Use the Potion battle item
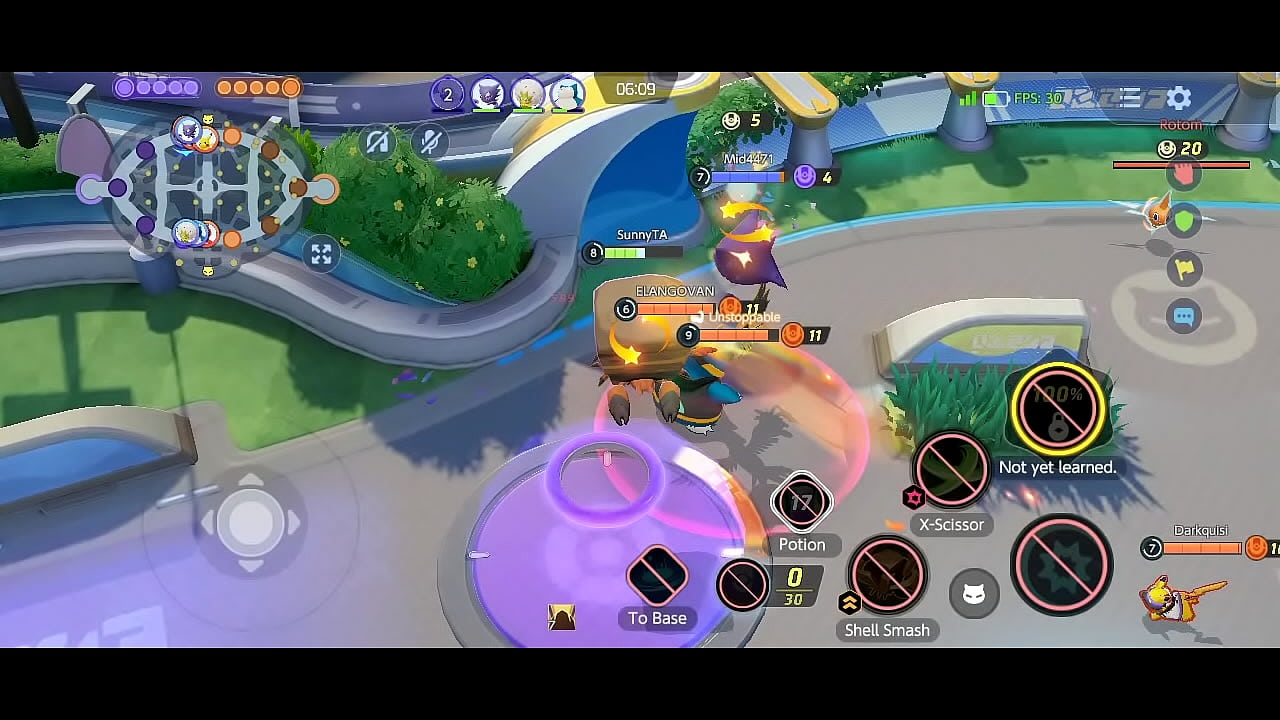 click(801, 503)
